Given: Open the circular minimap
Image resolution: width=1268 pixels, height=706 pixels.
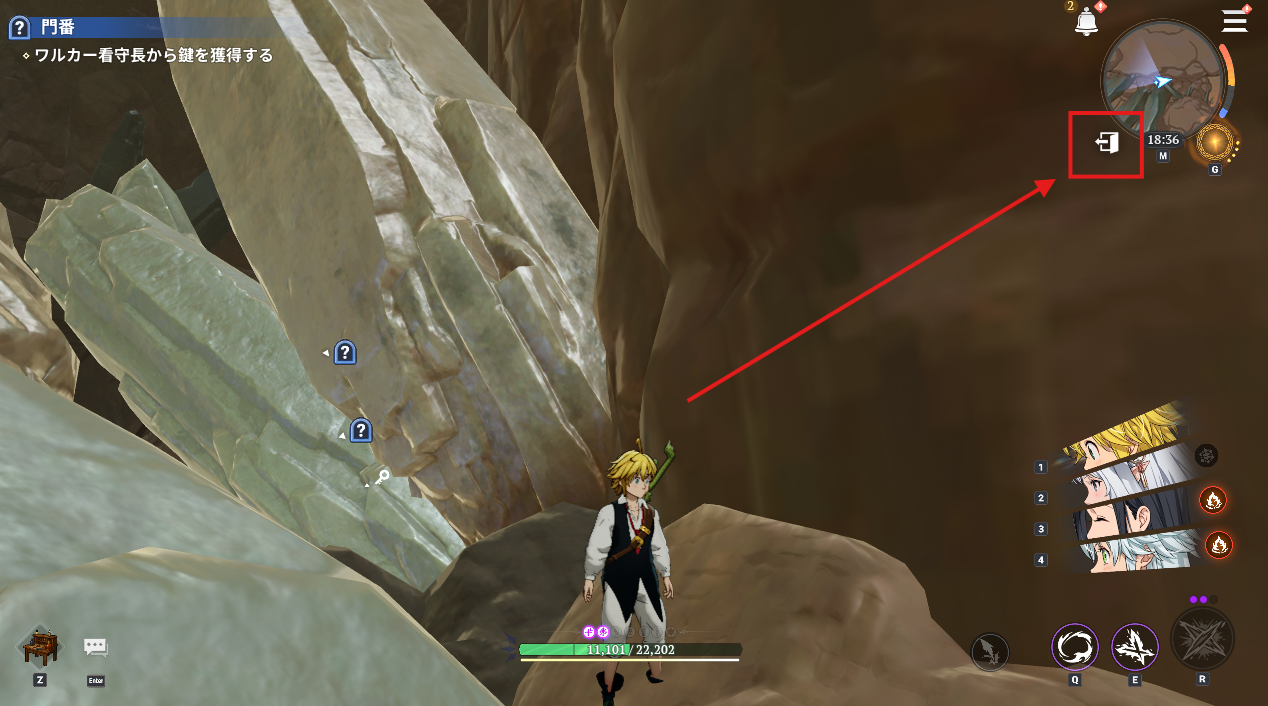Looking at the screenshot, I should pos(1162,81).
